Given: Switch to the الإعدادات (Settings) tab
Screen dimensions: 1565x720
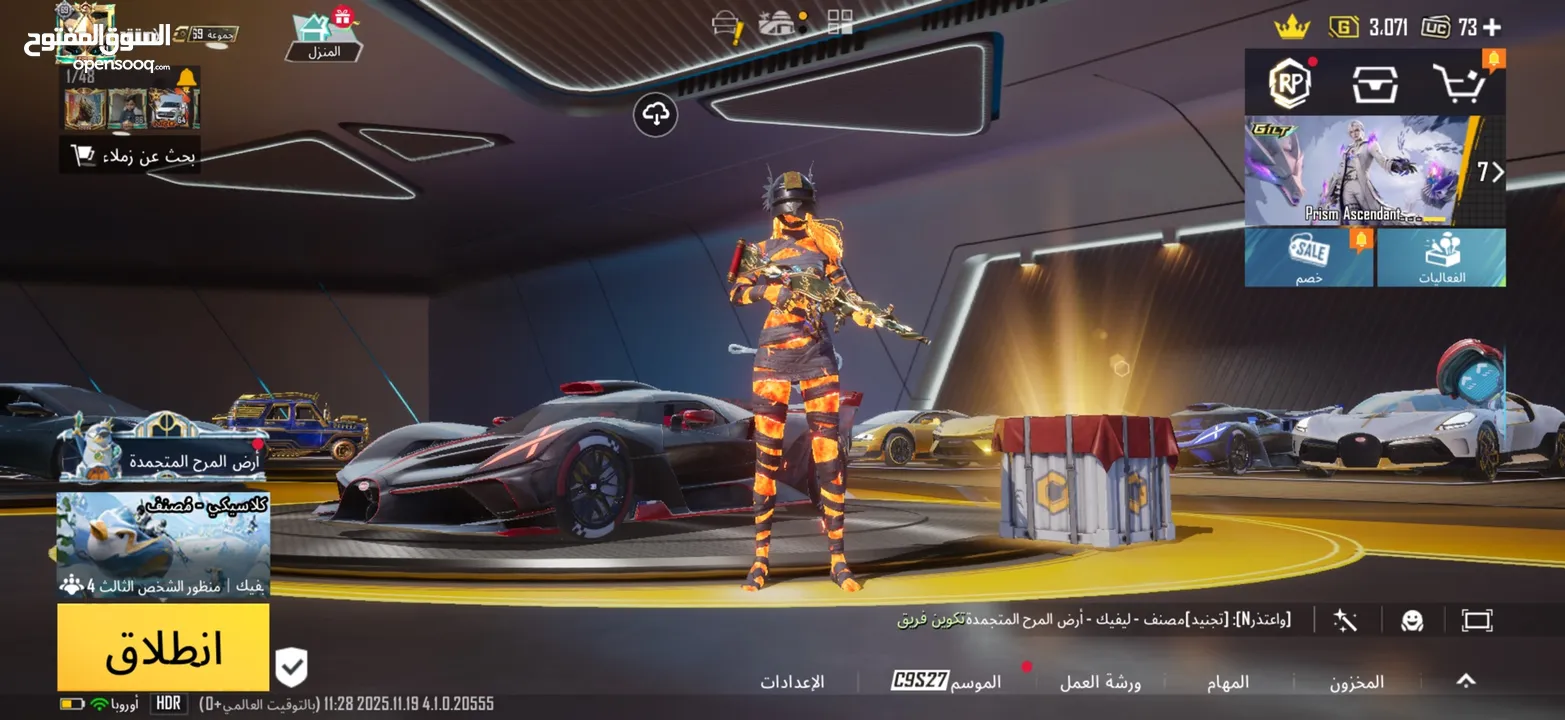Looking at the screenshot, I should [x=791, y=680].
